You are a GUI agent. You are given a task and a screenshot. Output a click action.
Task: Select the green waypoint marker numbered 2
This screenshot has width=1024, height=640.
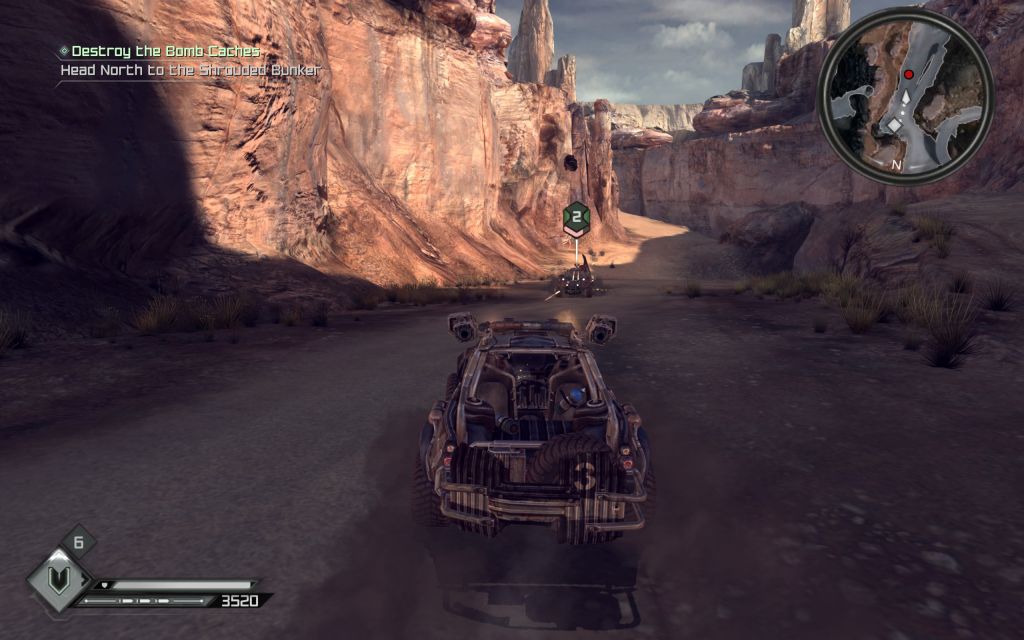point(574,217)
